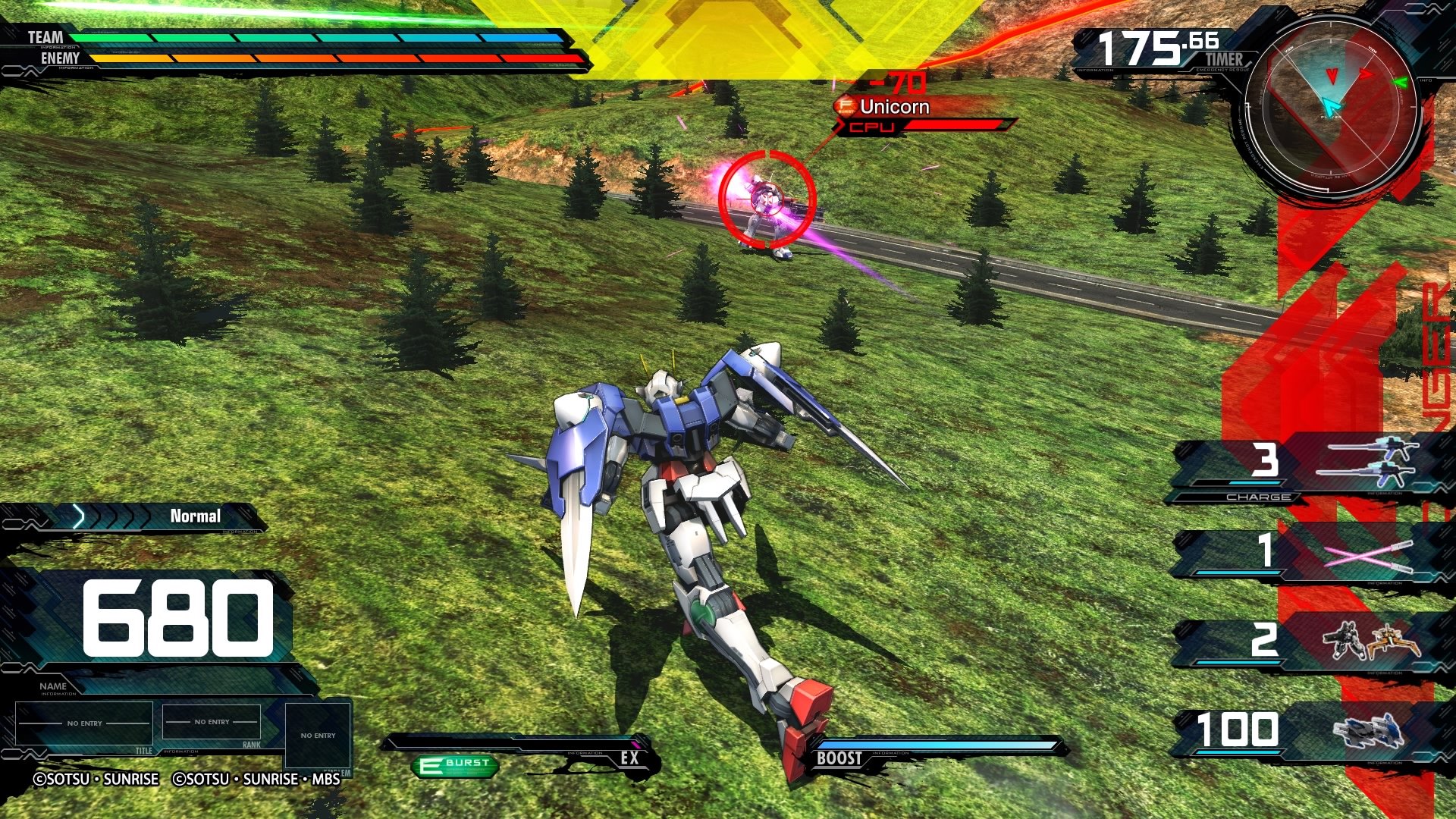1456x819 pixels.
Task: Click the Unicorn enemy nameplate
Action: [x=895, y=107]
